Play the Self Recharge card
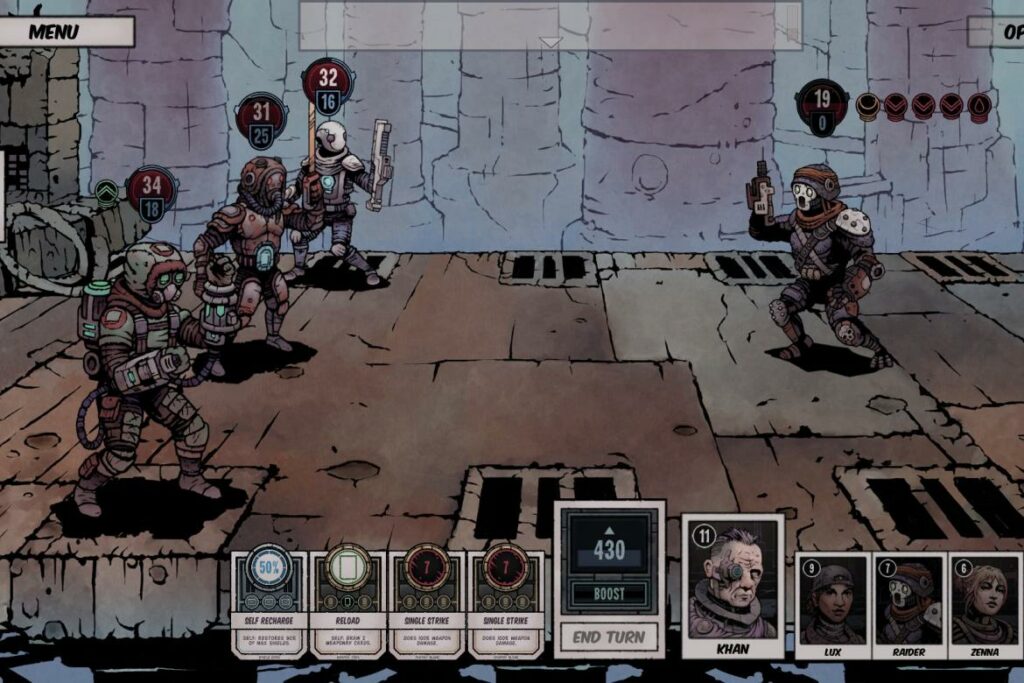The image size is (1024, 683). pos(269,602)
